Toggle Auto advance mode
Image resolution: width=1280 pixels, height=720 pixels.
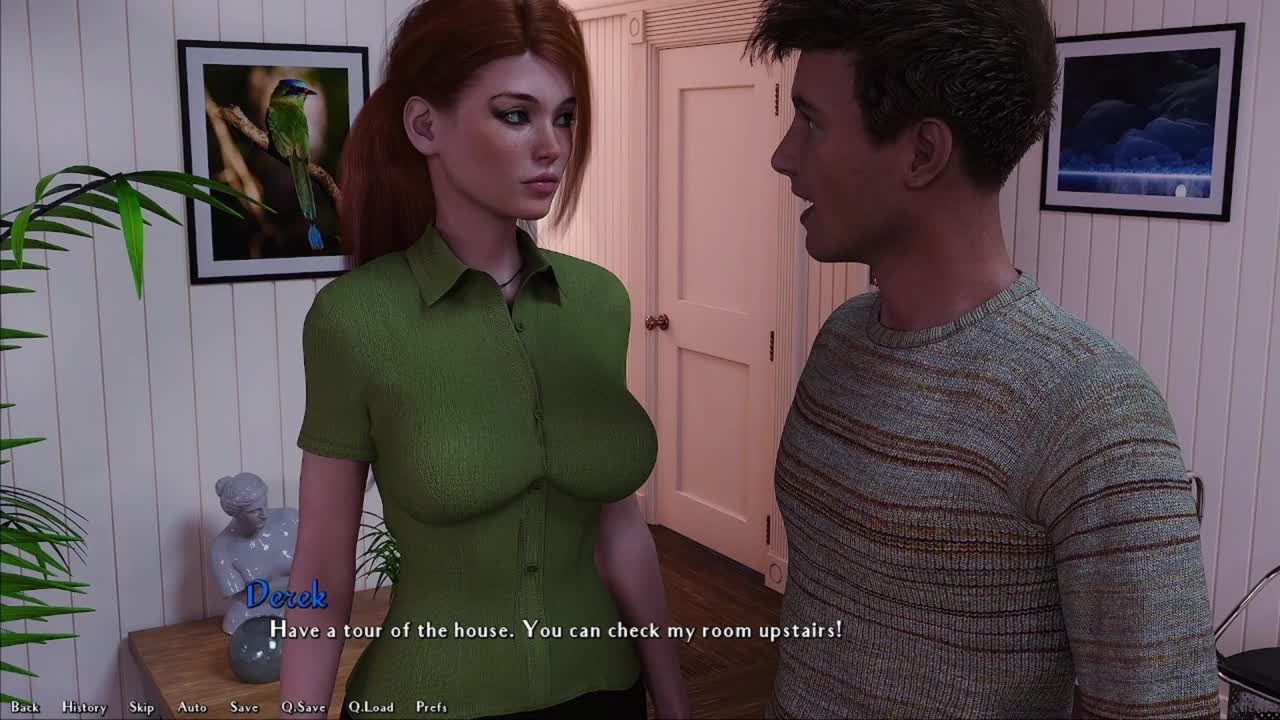192,707
